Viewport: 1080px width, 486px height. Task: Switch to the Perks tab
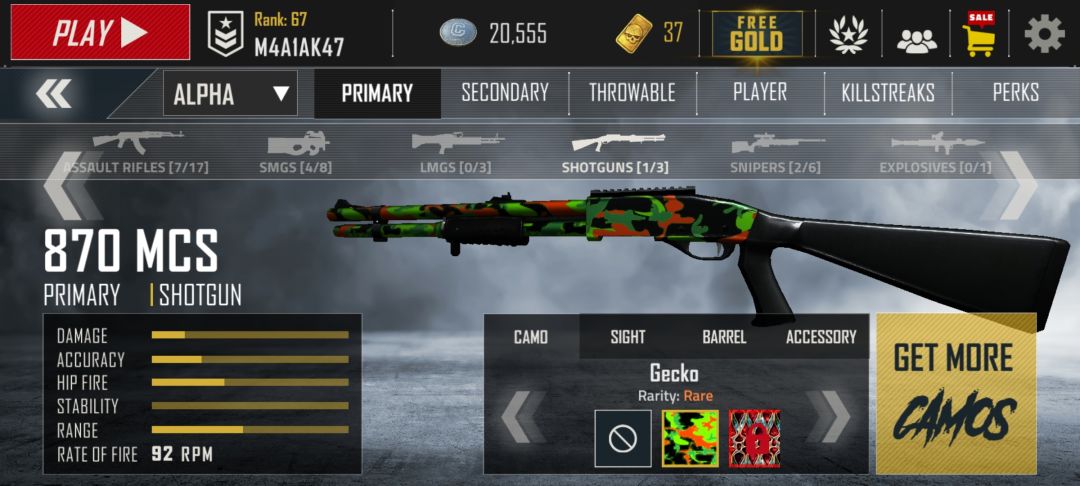click(x=1015, y=93)
